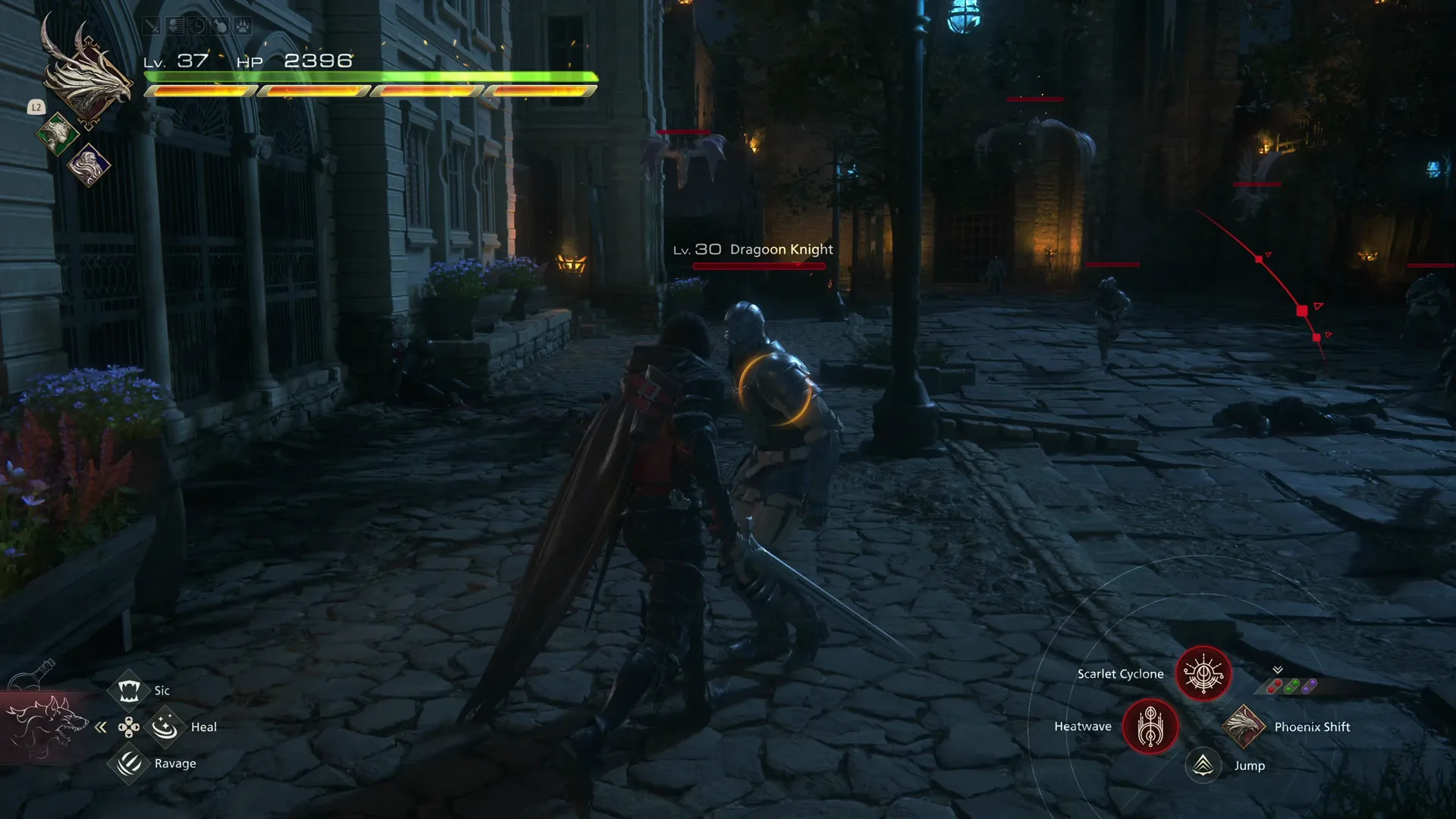Click the Heal command label
Image resolution: width=1456 pixels, height=819 pixels.
coord(204,726)
